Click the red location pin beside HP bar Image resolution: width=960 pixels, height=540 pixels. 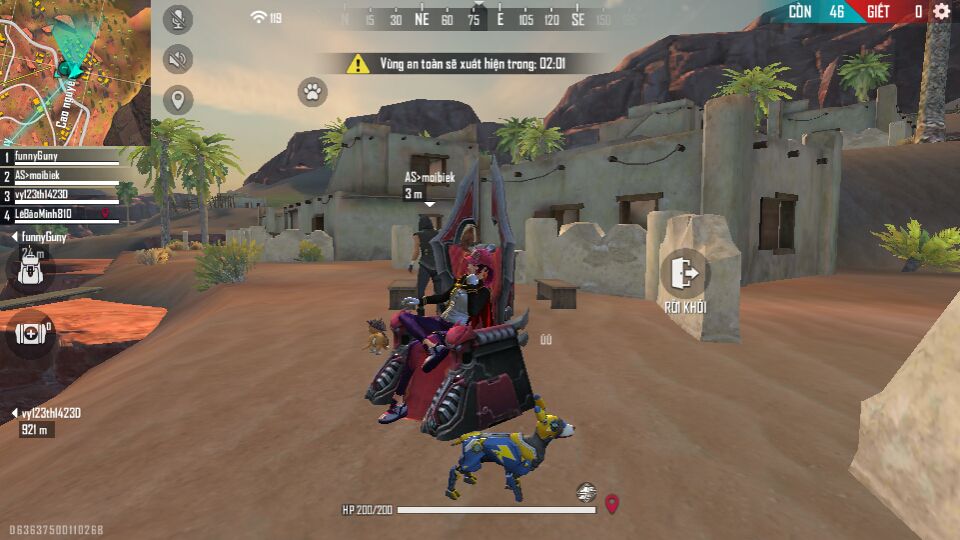pyautogui.click(x=612, y=503)
